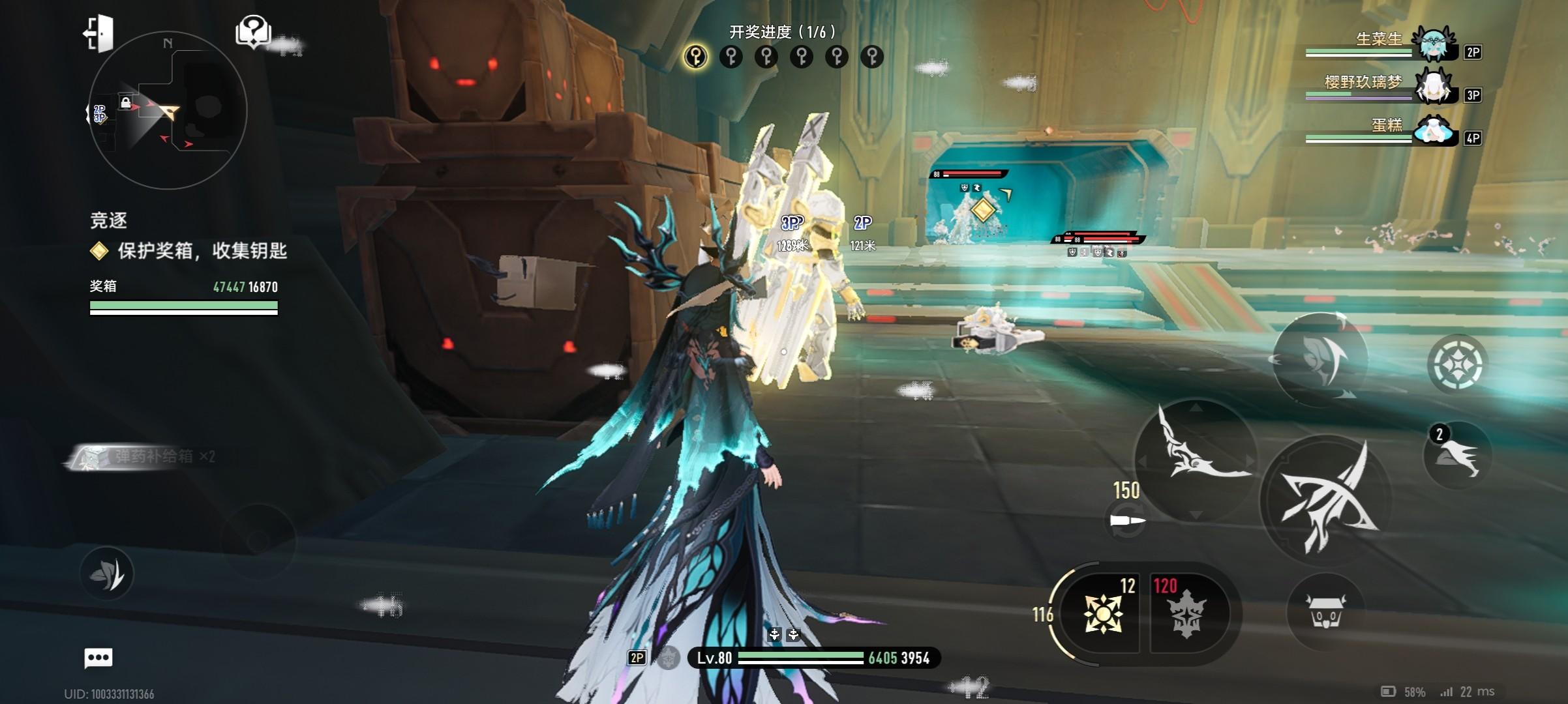Screen dimensions: 1568x704
Task: Activate the main crossed-blades attack button
Action: click(1327, 499)
